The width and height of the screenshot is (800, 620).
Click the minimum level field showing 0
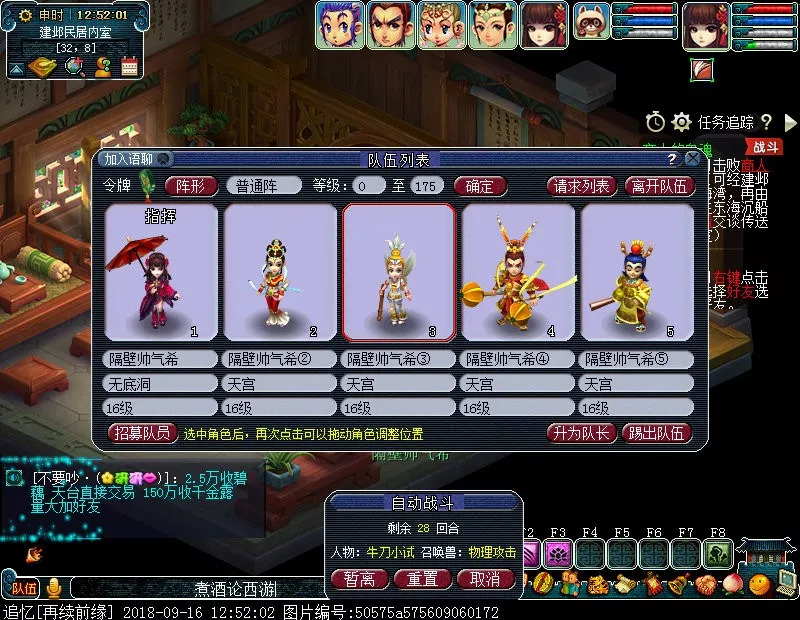(370, 185)
